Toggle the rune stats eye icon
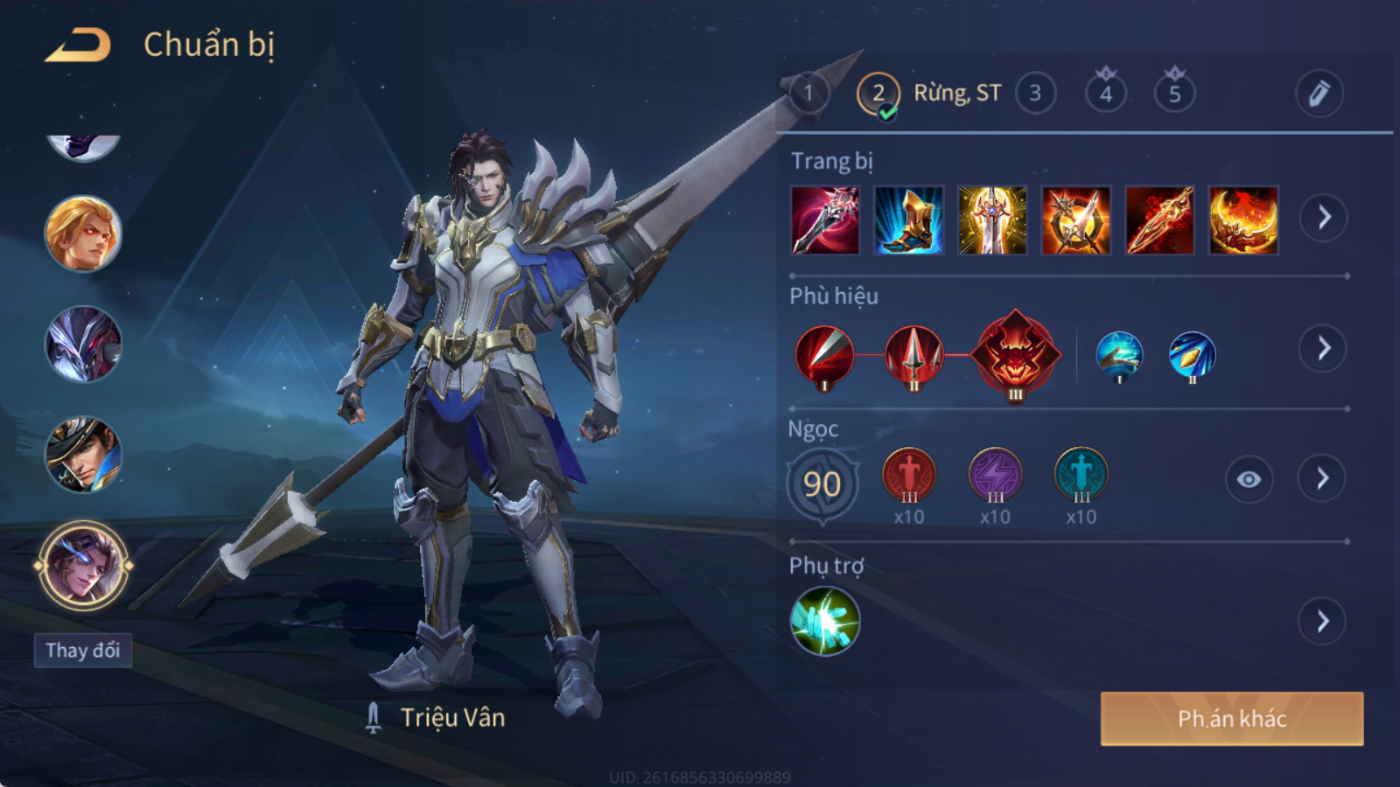The image size is (1400, 787). pos(1249,480)
